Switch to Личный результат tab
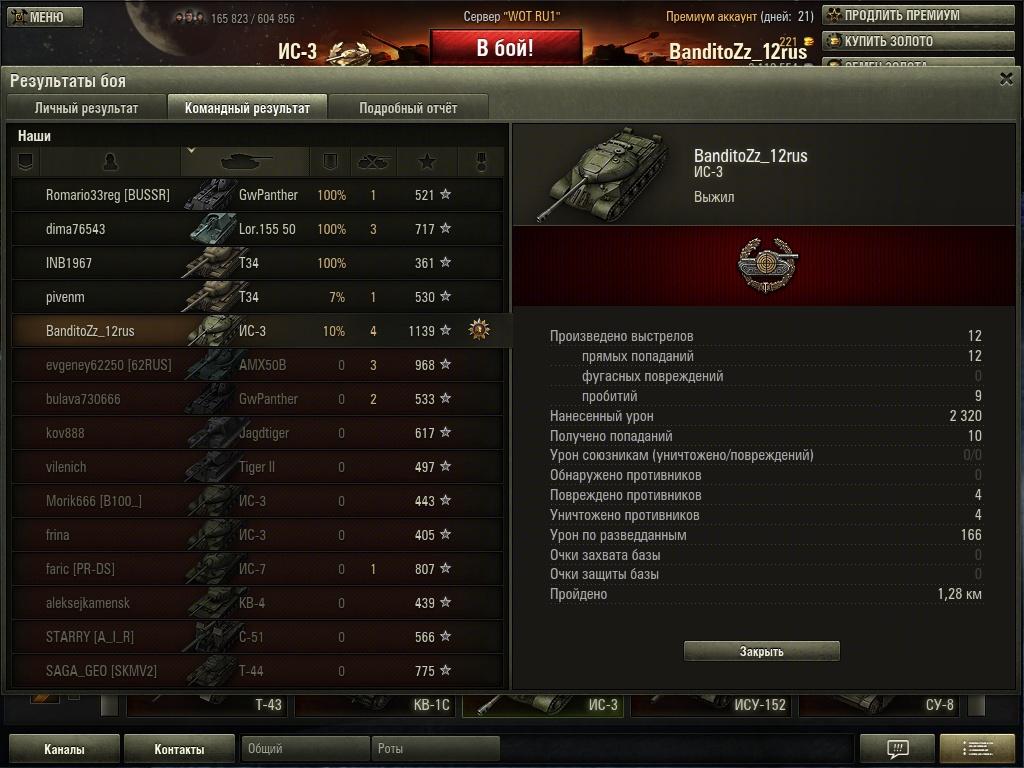The height and width of the screenshot is (768, 1024). point(86,108)
